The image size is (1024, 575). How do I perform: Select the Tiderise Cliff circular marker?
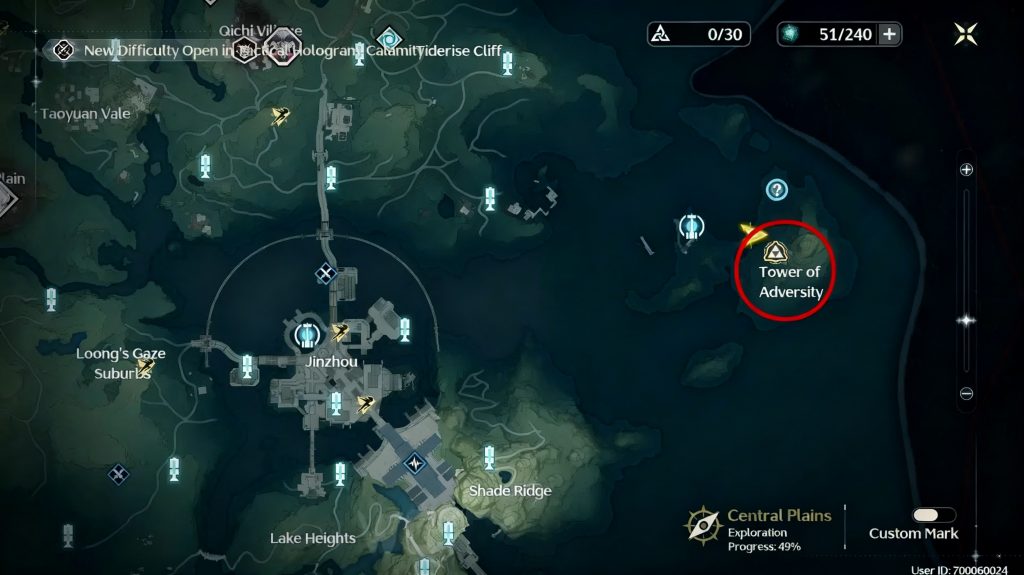click(x=387, y=39)
